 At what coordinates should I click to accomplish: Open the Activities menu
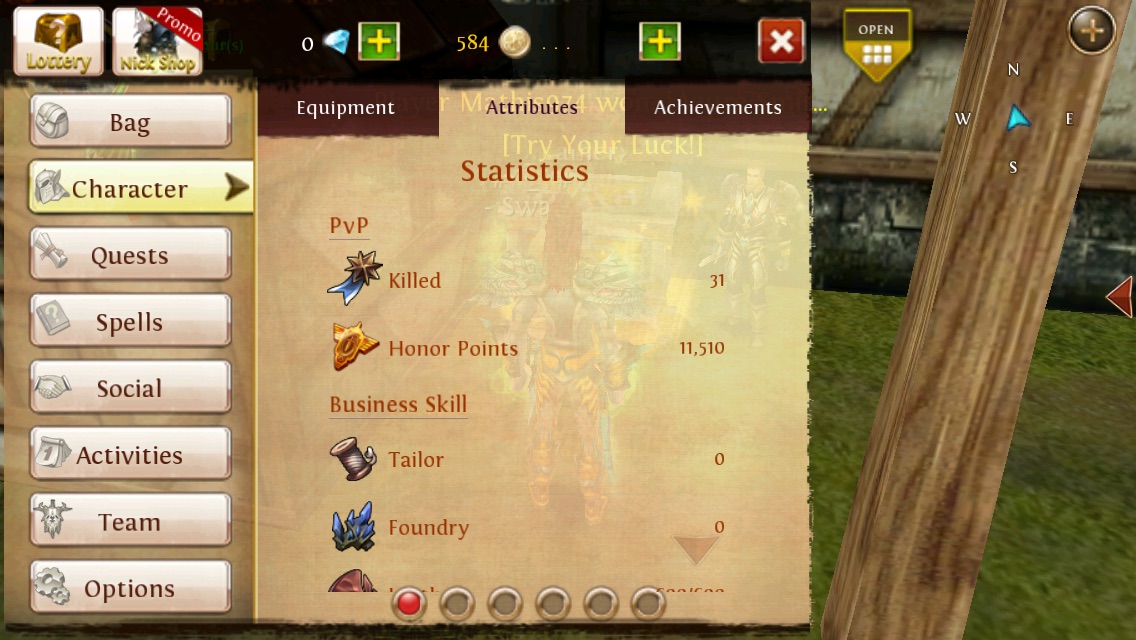[x=130, y=455]
